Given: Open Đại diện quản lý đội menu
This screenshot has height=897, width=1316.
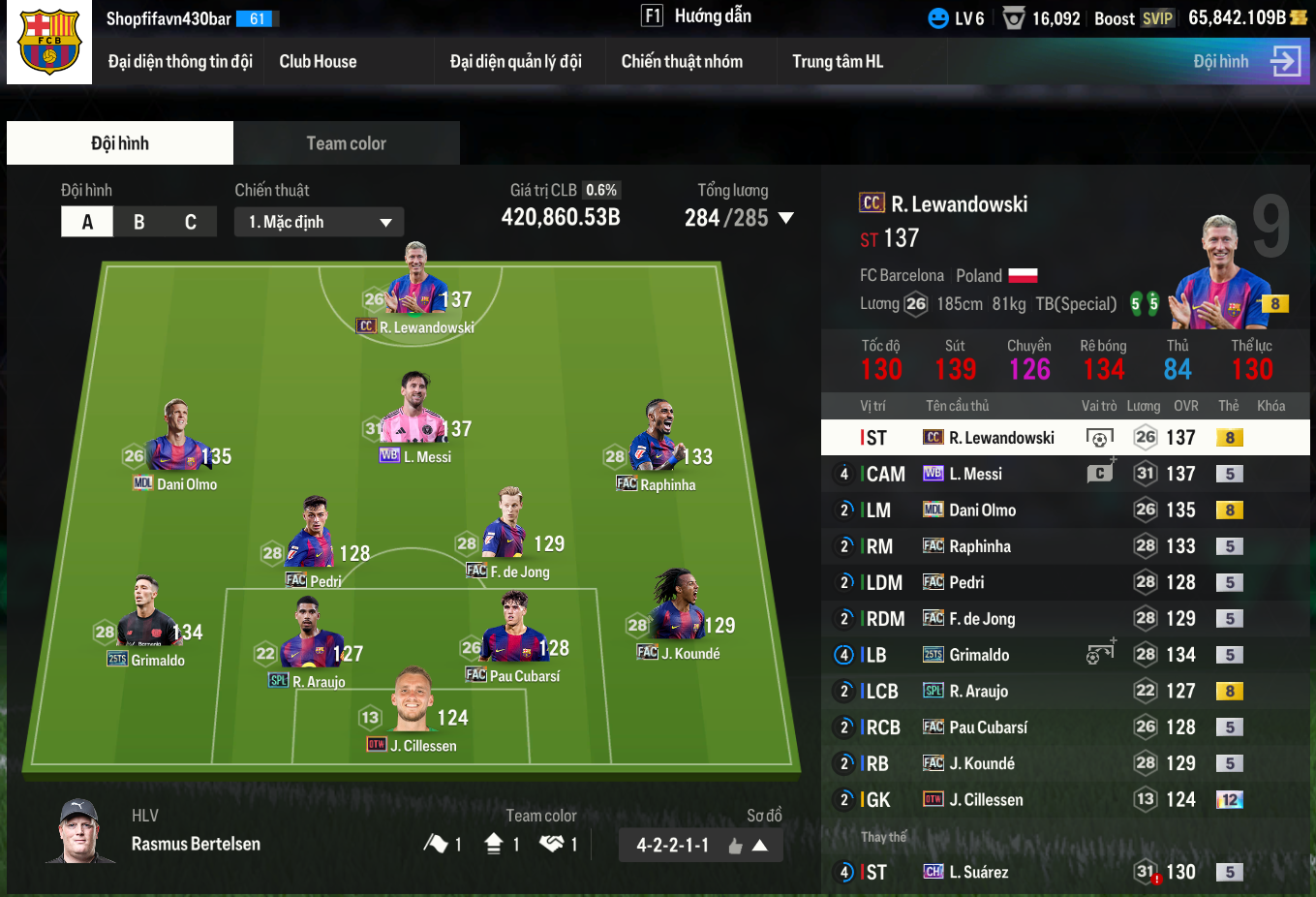Looking at the screenshot, I should tap(515, 62).
